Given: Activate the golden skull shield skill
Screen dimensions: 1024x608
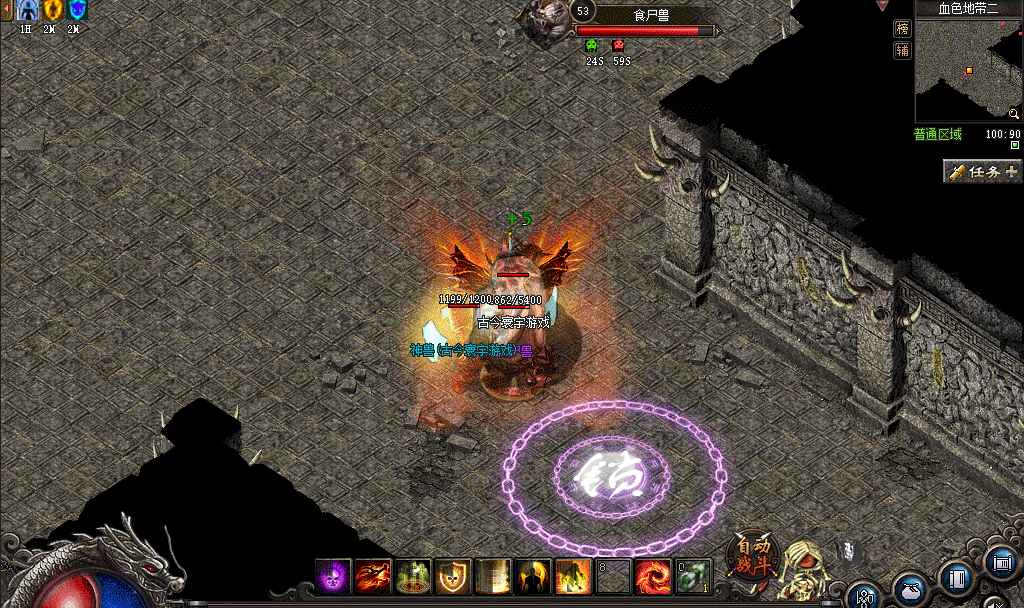Looking at the screenshot, I should [453, 576].
